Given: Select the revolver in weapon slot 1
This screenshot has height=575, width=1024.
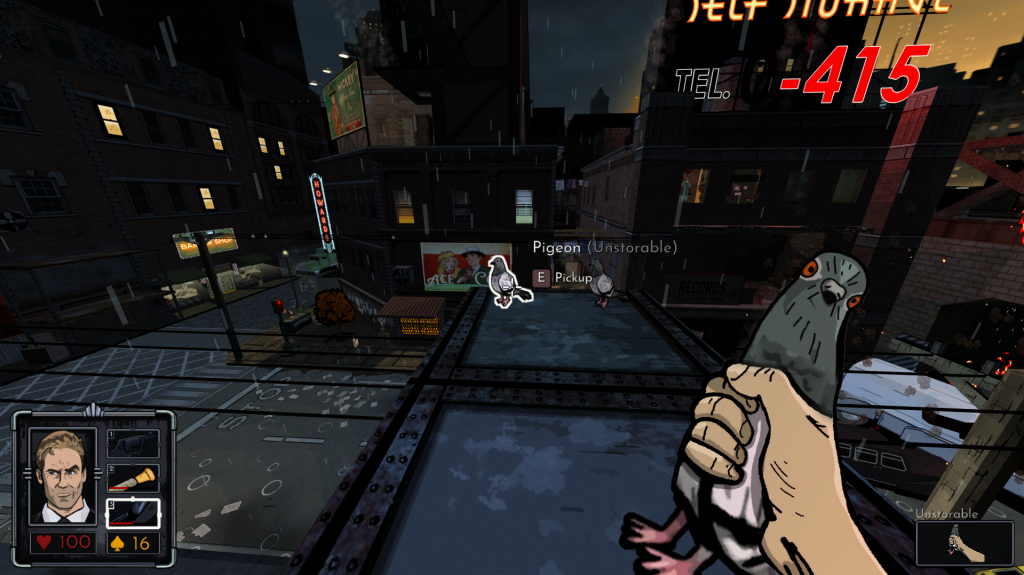Looking at the screenshot, I should point(133,444).
